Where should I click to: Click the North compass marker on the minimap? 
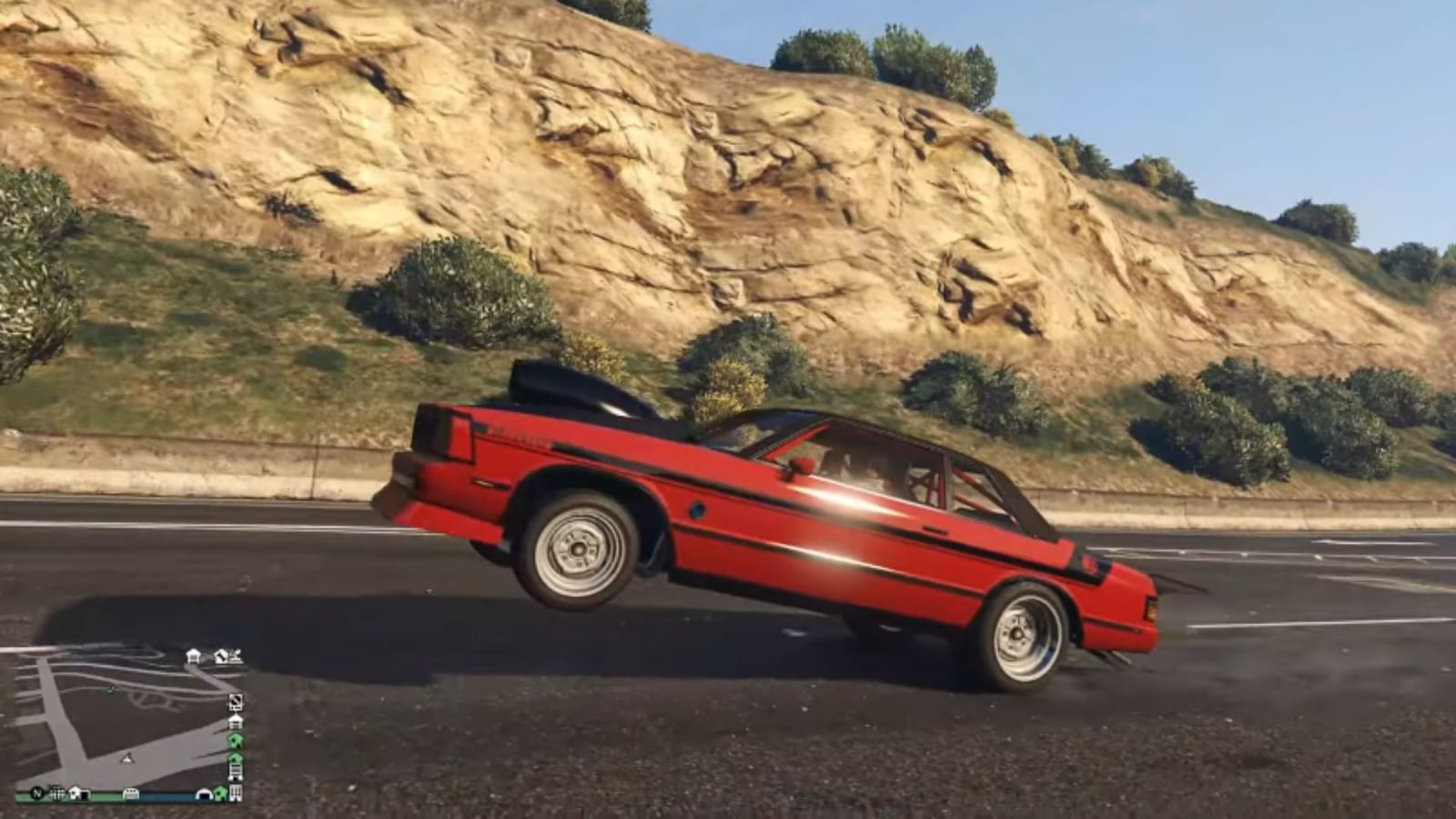coord(36,793)
